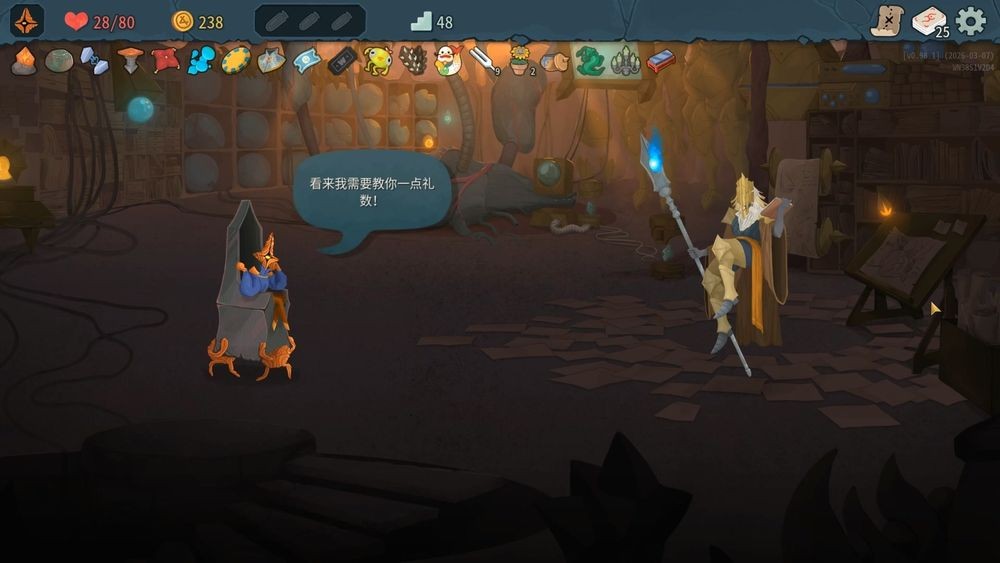Inspect the orange mushroom relic
This screenshot has width=1000, height=563.
pos(130,60)
